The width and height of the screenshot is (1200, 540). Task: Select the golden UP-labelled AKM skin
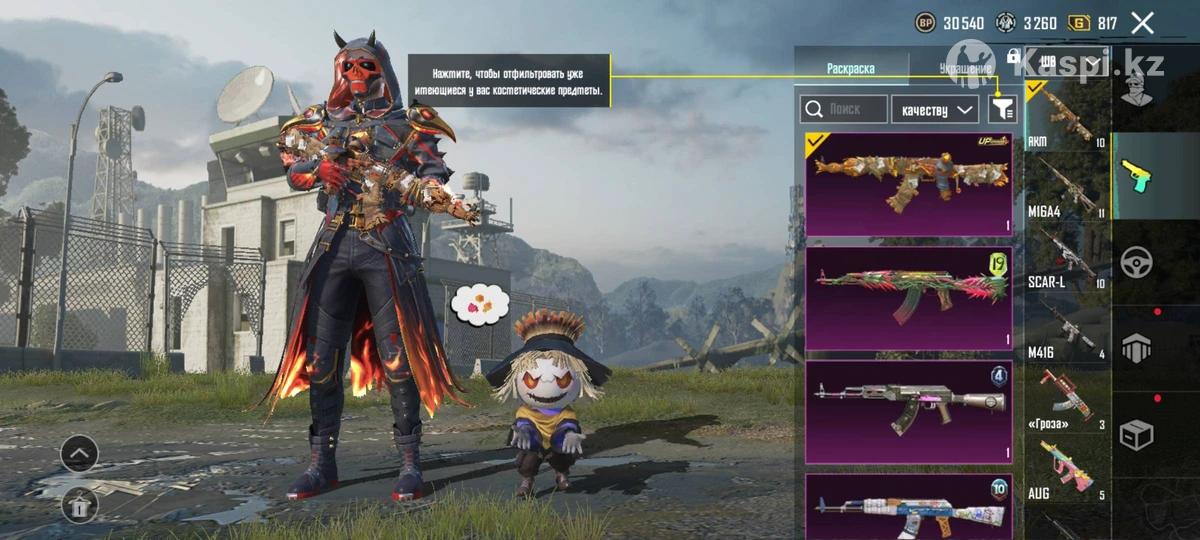(x=909, y=184)
